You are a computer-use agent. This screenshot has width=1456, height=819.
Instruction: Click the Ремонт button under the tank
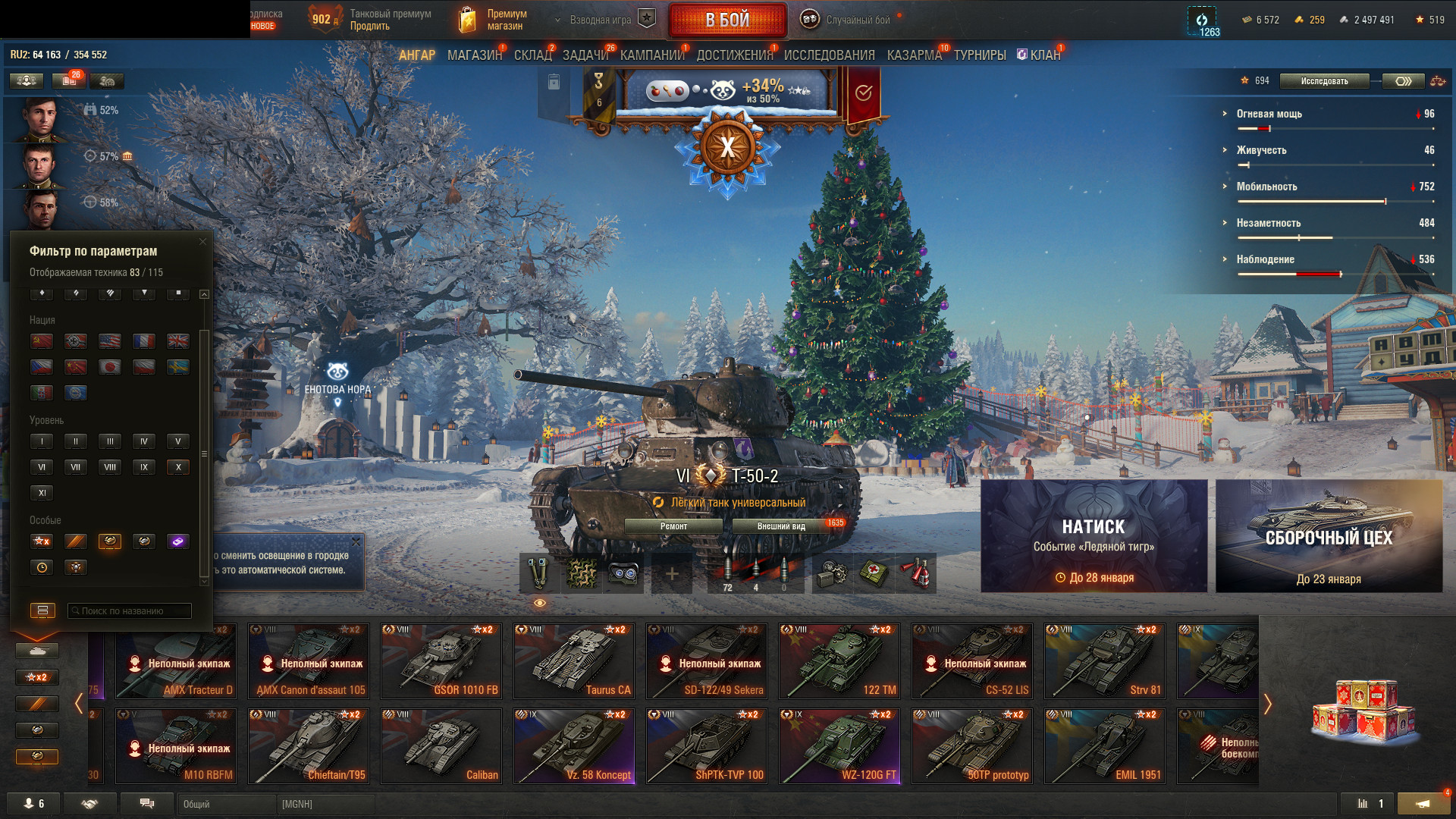coord(673,526)
